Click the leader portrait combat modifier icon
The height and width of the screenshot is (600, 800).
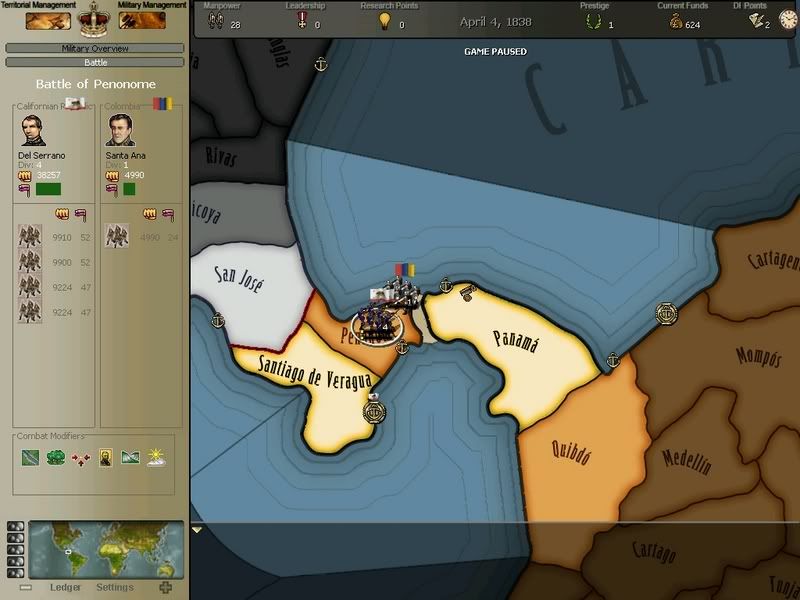(105, 458)
